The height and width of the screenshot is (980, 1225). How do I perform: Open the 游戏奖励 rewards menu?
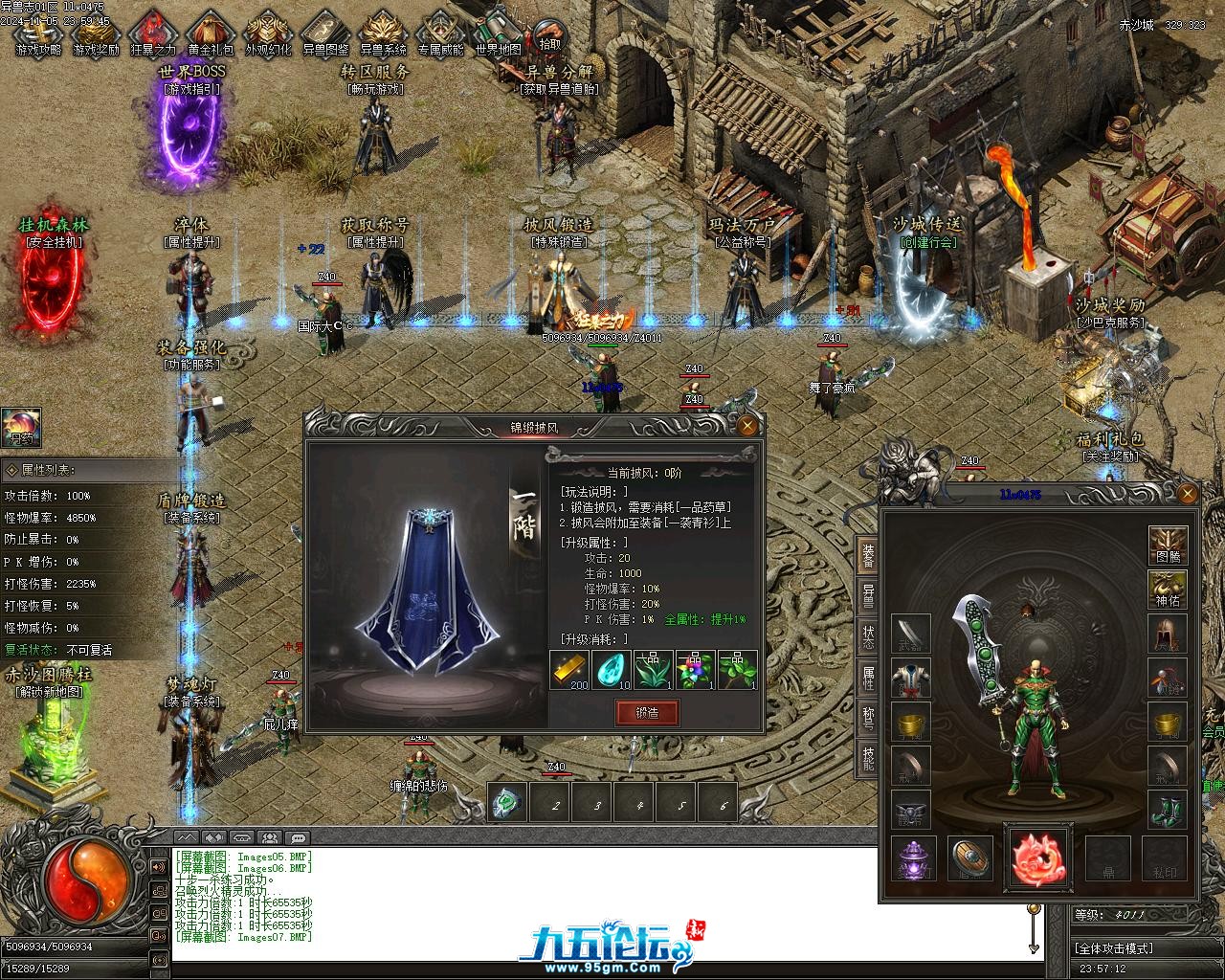point(96,34)
